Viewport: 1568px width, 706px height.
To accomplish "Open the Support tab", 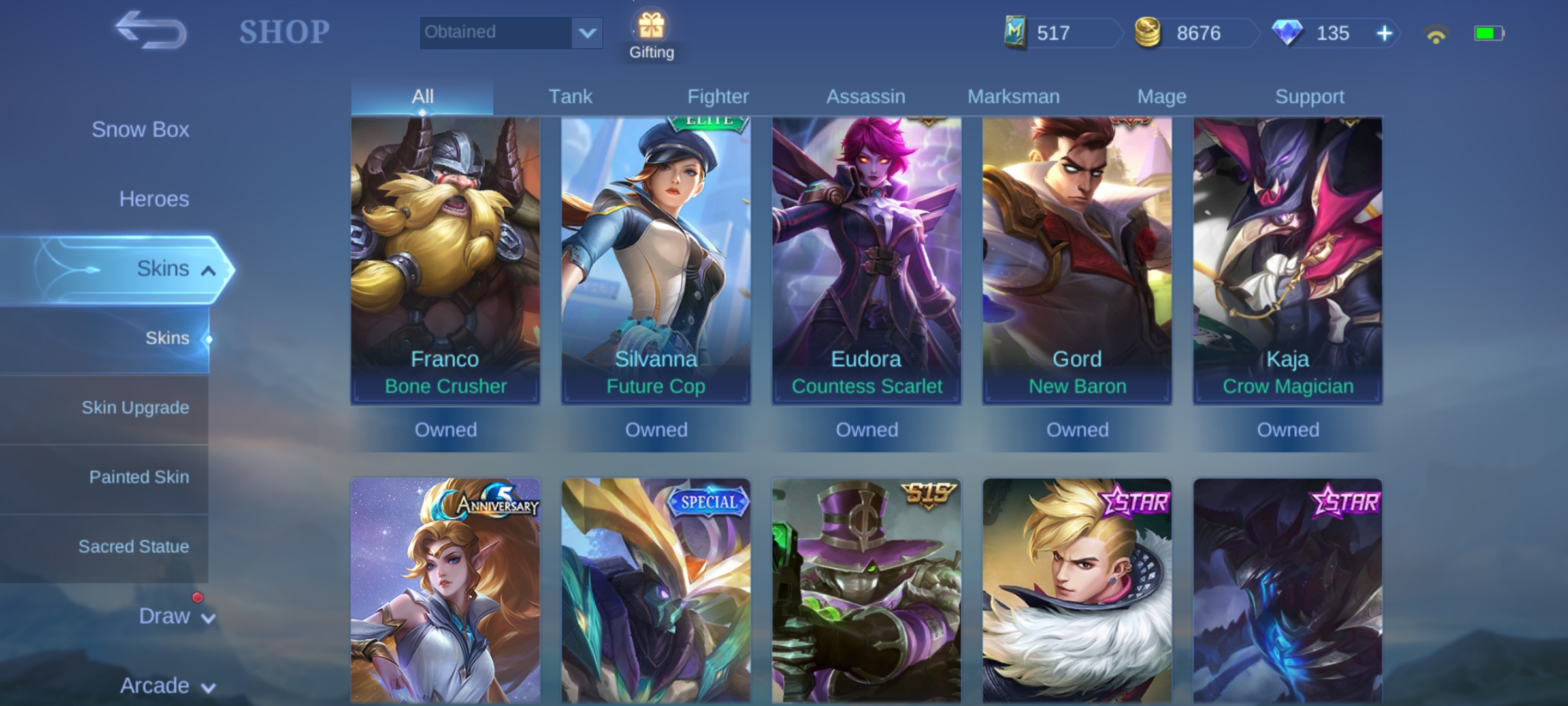I will (x=1309, y=97).
